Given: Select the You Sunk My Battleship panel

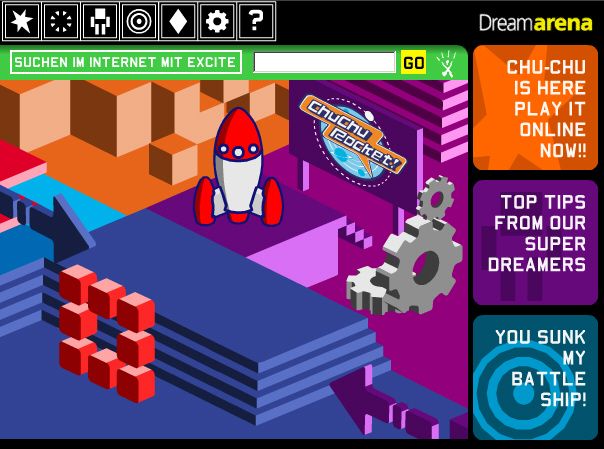Looking at the screenshot, I should (535, 377).
